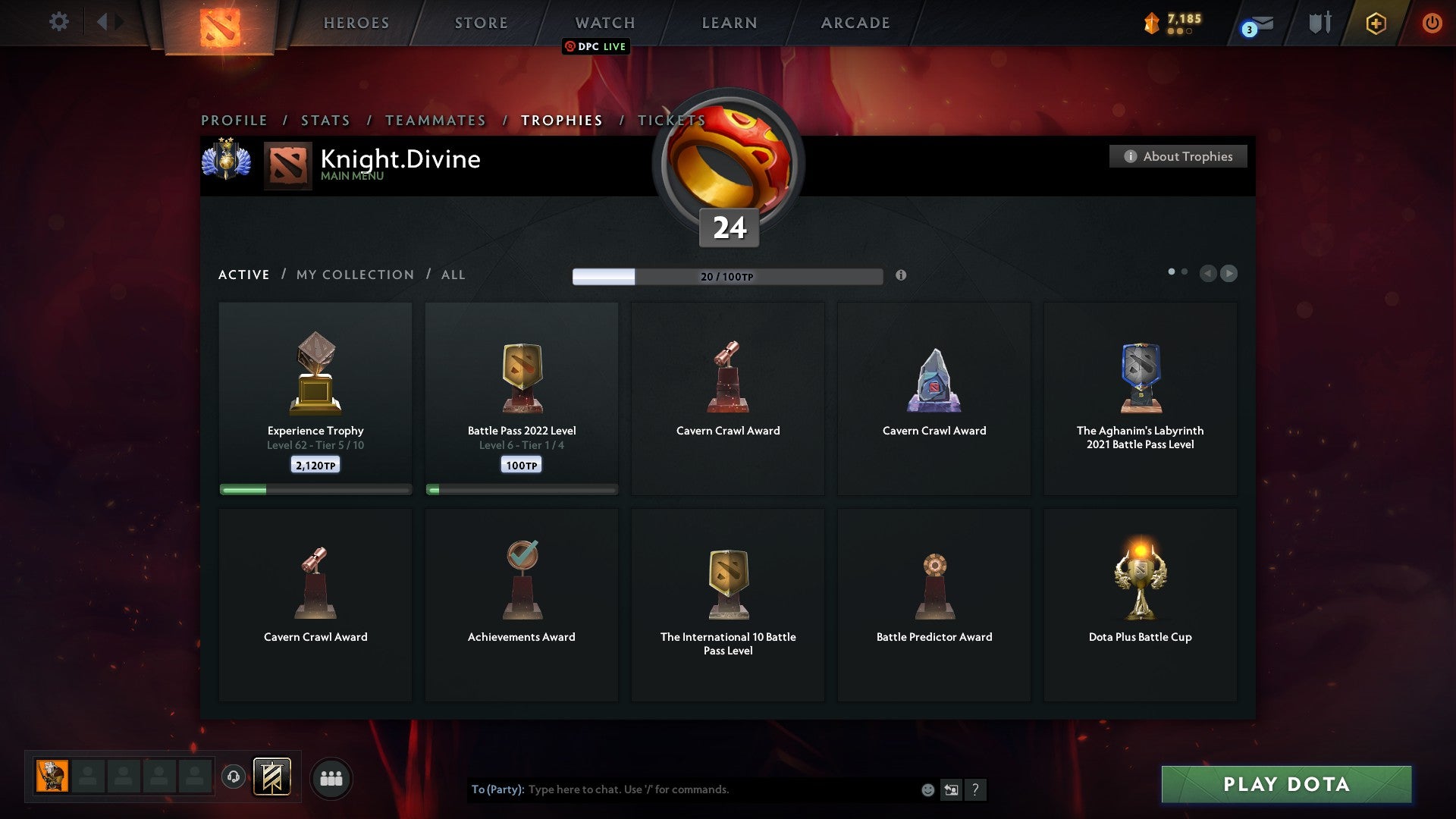
Task: Open voice chat settings via headset icon
Action: click(234, 777)
